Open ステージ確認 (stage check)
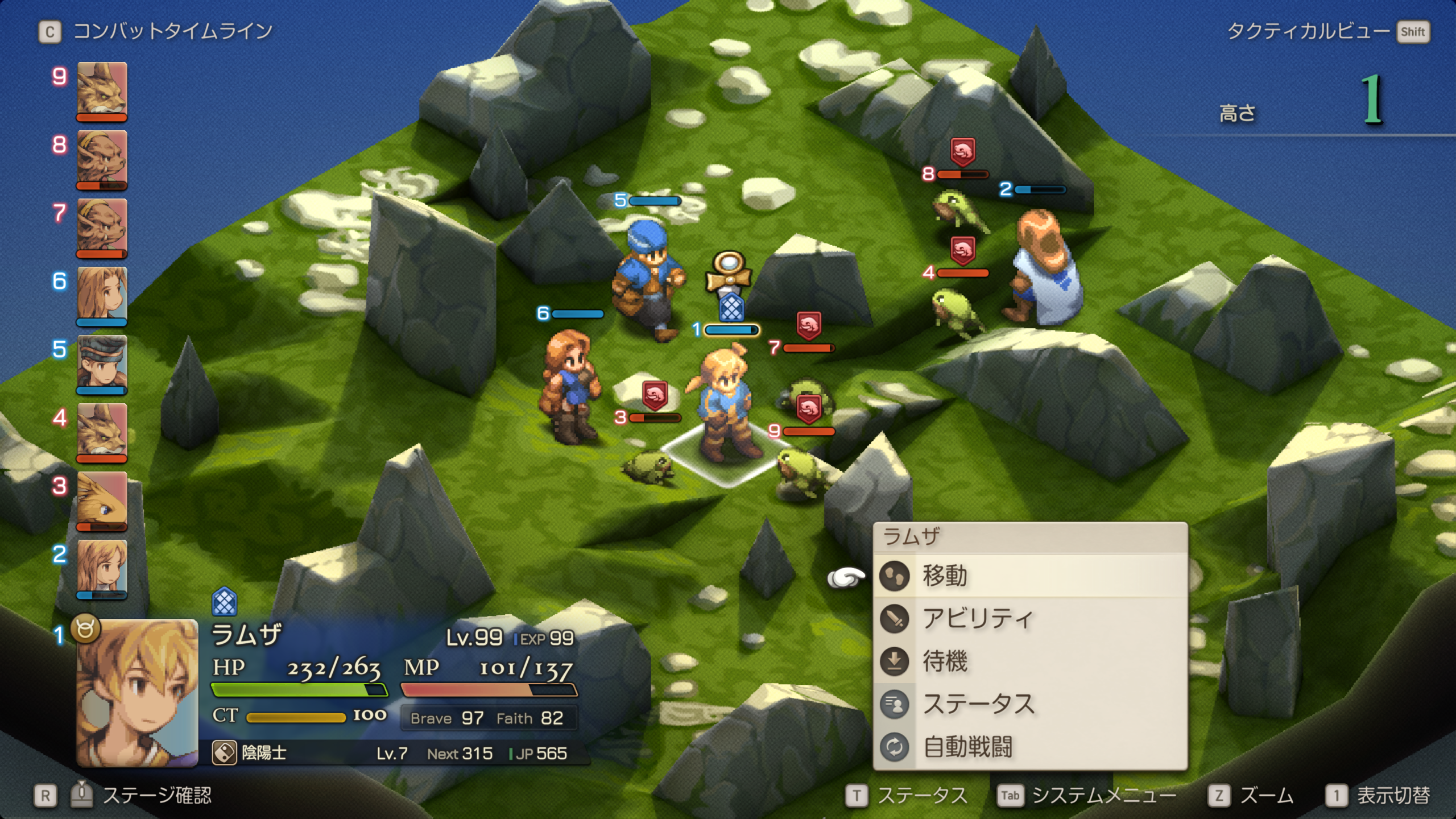 coord(156,795)
